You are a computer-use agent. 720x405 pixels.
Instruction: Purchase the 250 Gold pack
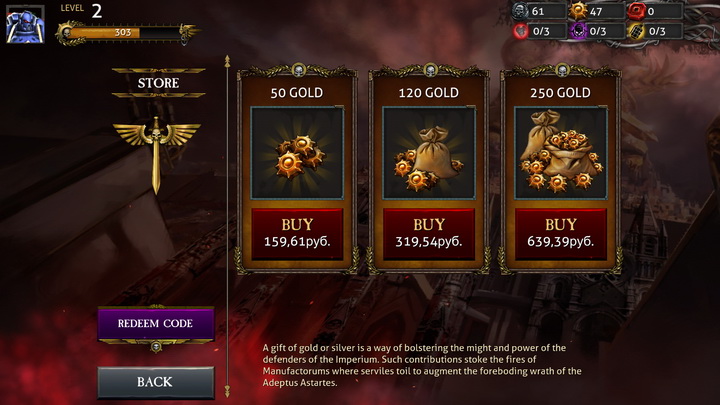pos(560,233)
